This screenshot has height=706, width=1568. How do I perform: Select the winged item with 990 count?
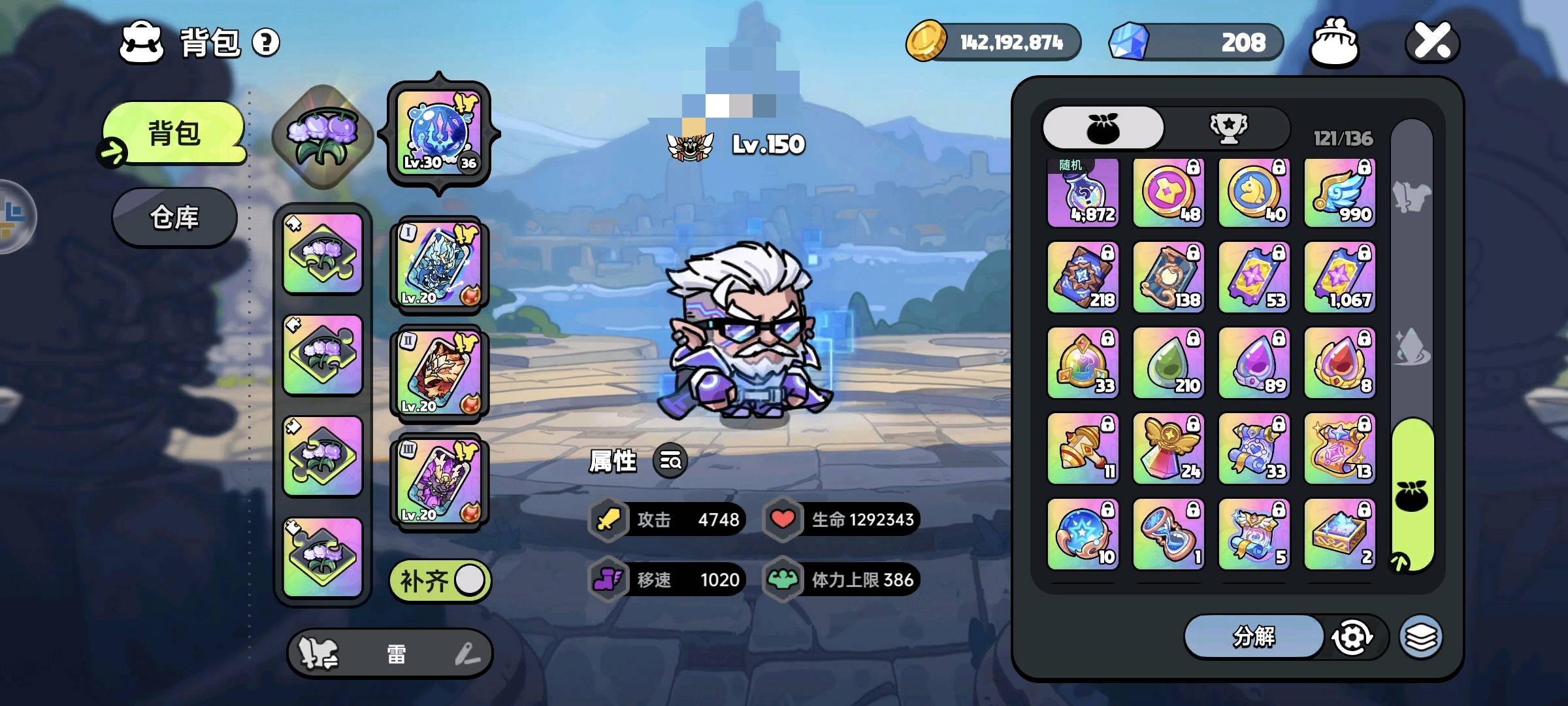[1339, 193]
